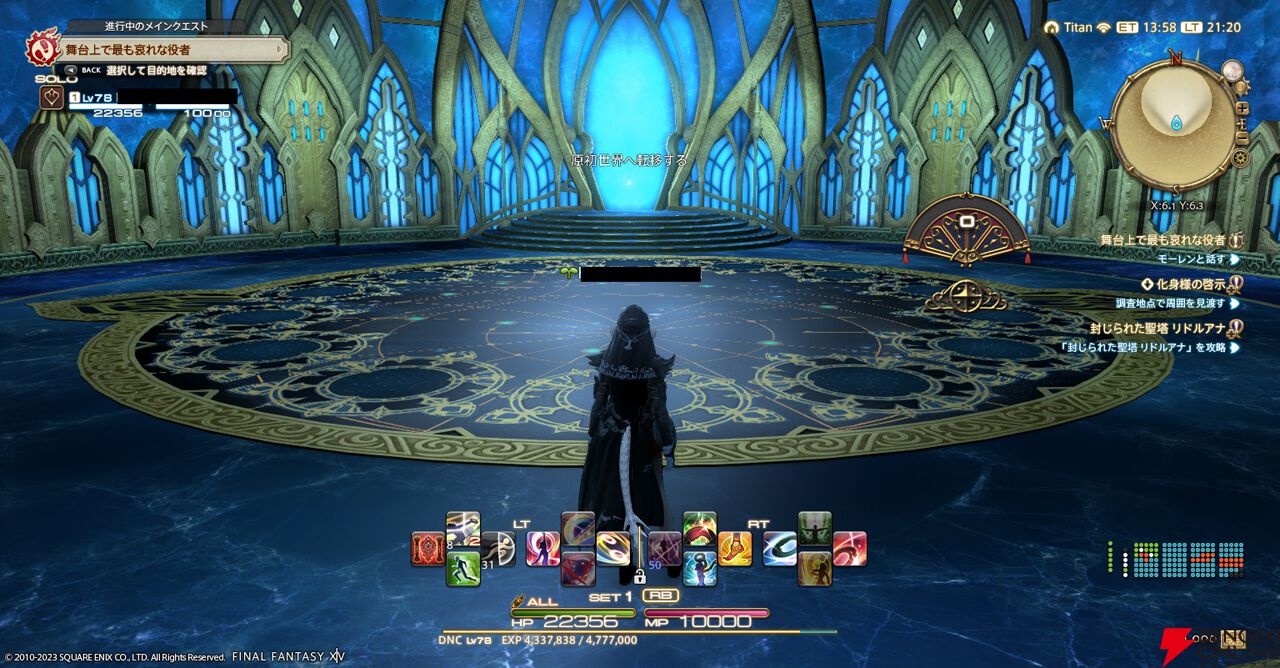Activate the pink dancer silhouette ability
This screenshot has height=668, width=1280.
coord(543,549)
